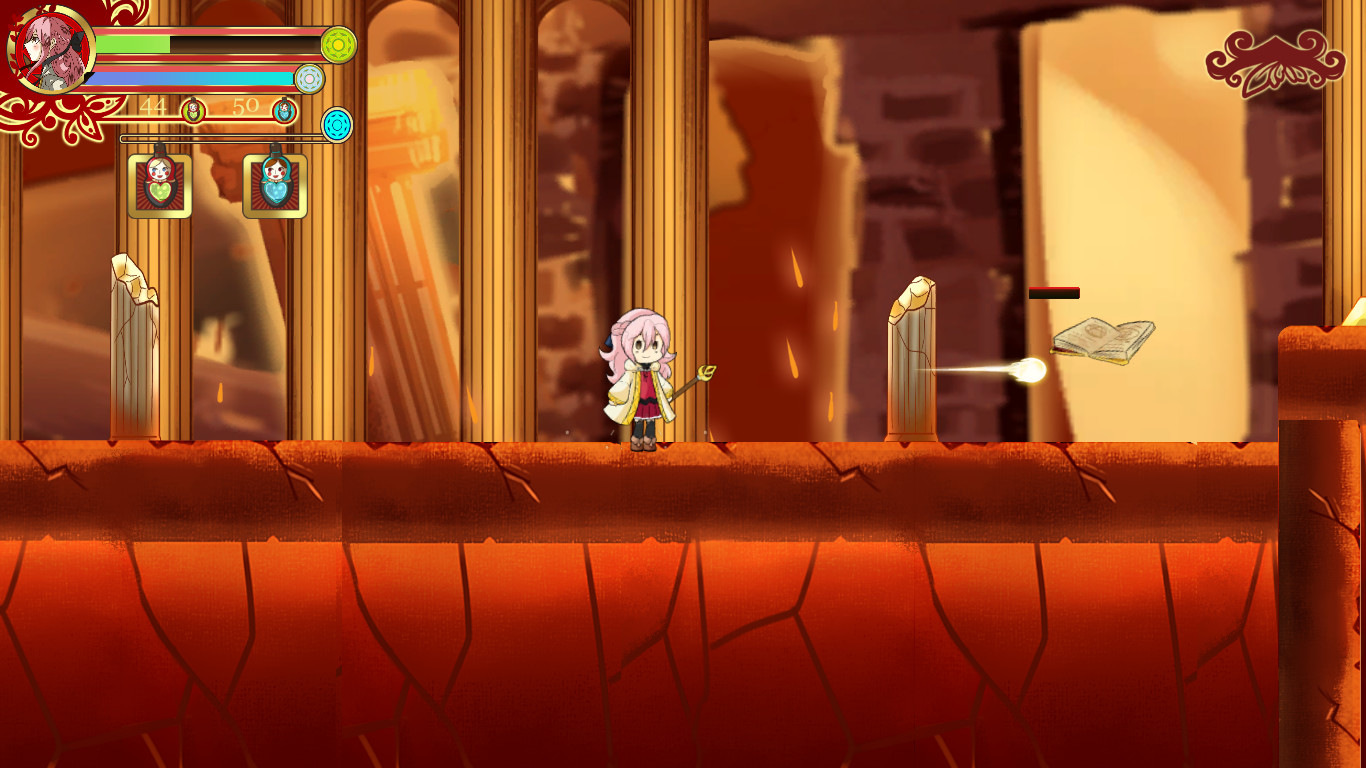The image size is (1366, 768).
Task: Click the glowing magic projectile
Action: (1030, 369)
